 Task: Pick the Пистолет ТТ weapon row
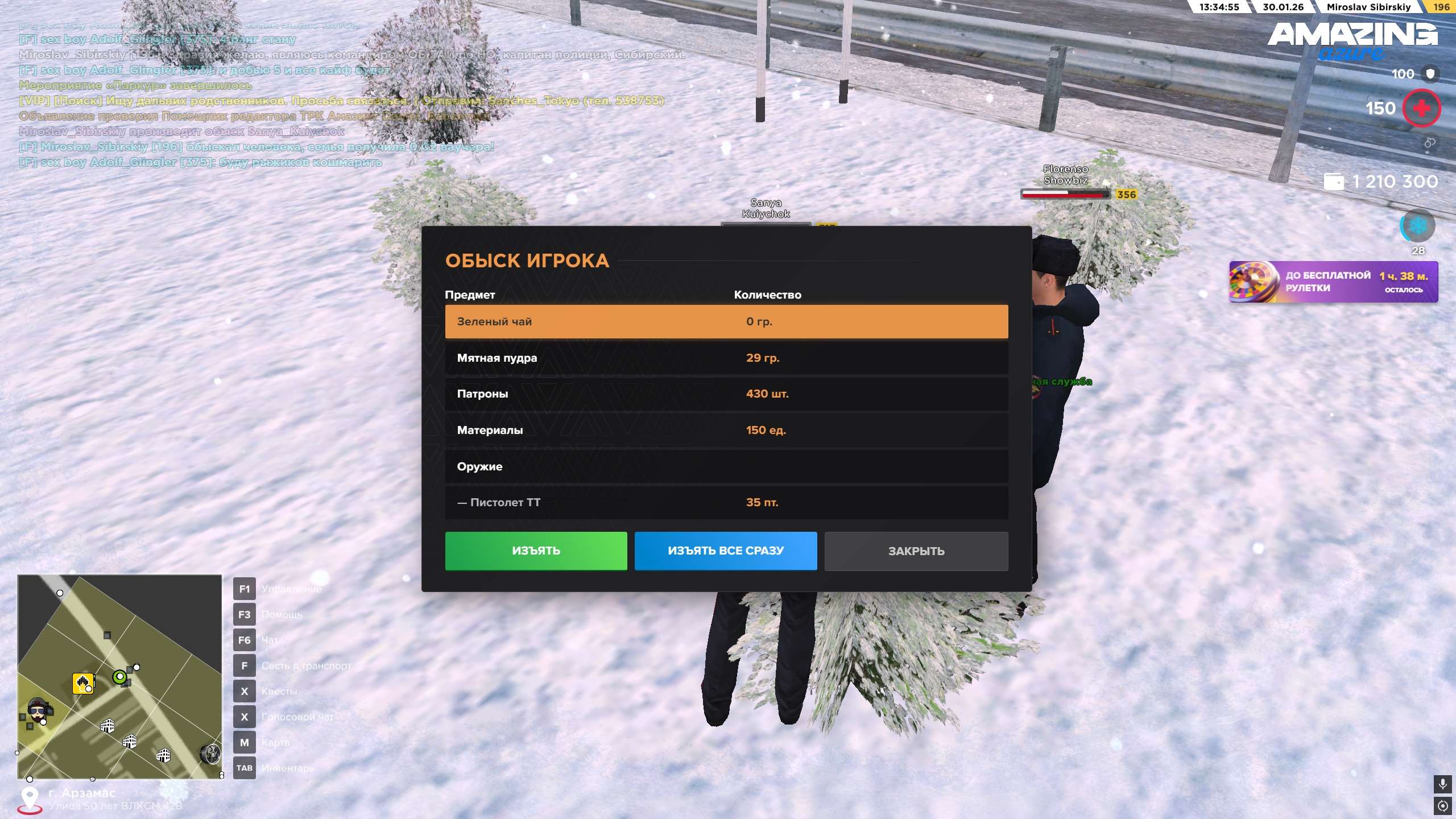[726, 502]
